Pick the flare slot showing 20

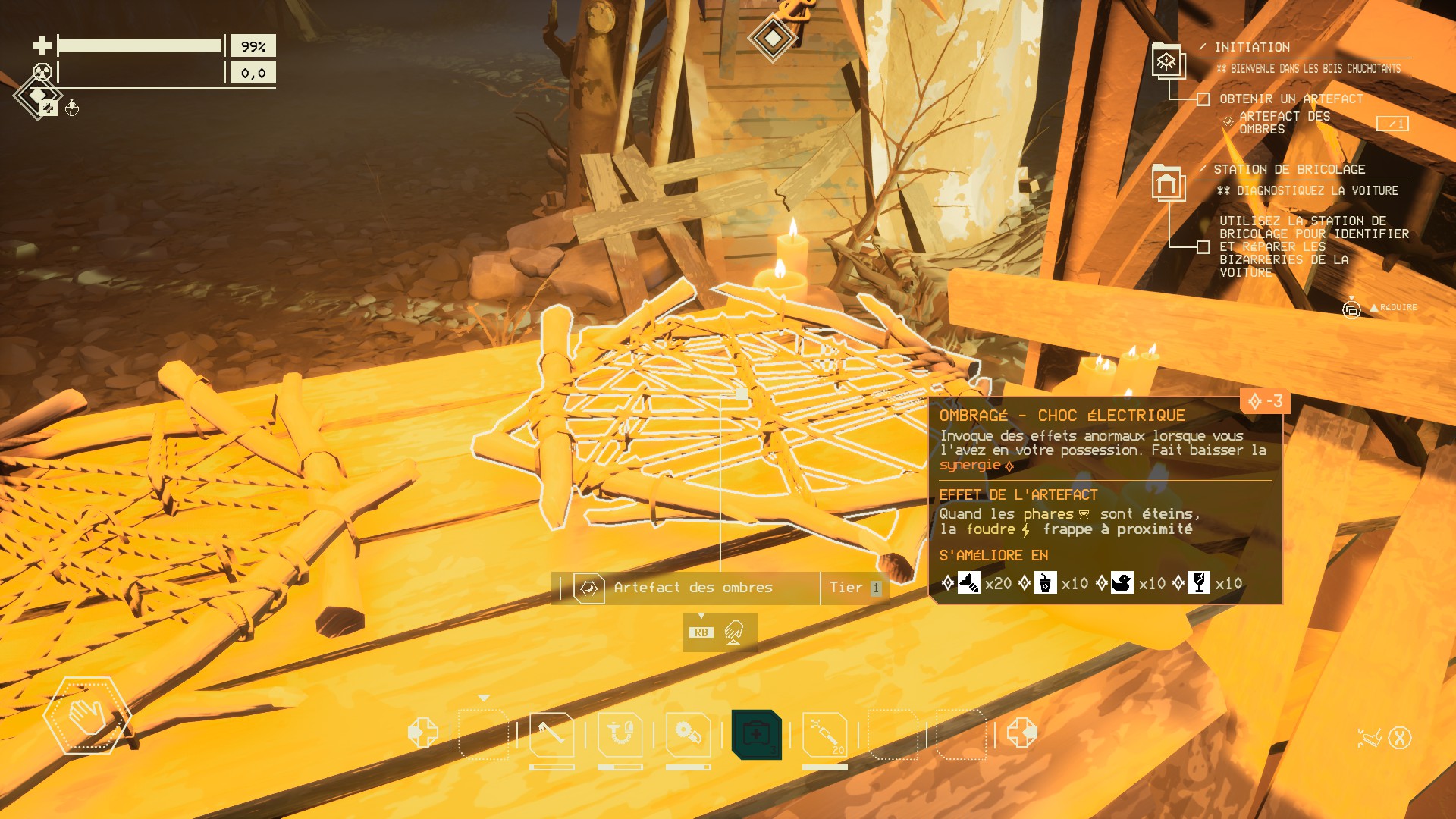(x=825, y=734)
